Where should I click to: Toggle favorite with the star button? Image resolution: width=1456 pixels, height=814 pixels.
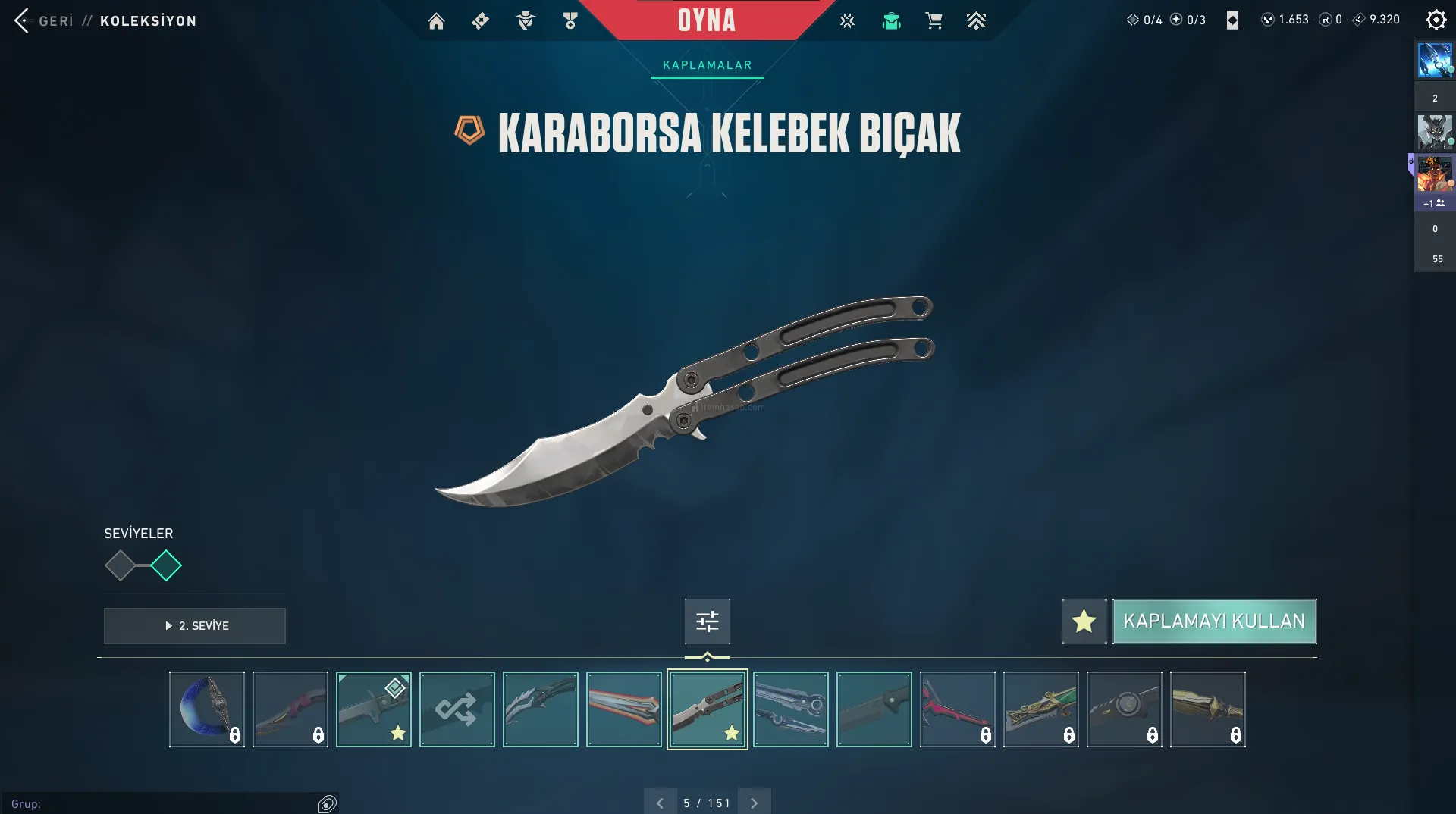coord(1084,621)
